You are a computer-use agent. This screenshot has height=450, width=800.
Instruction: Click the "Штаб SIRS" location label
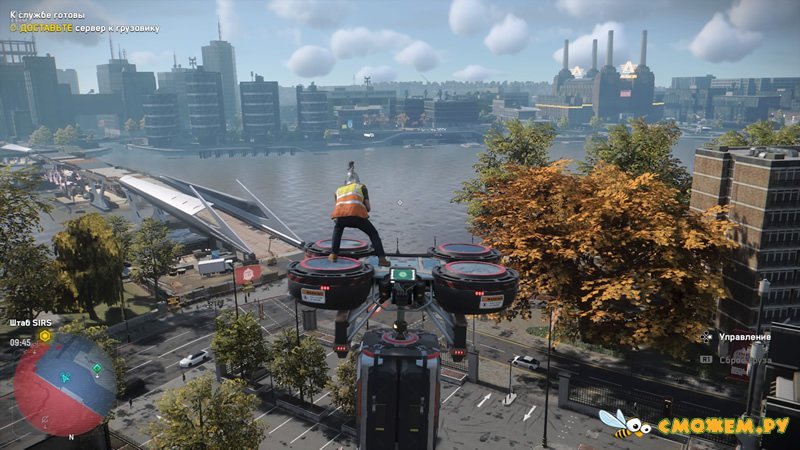point(29,322)
